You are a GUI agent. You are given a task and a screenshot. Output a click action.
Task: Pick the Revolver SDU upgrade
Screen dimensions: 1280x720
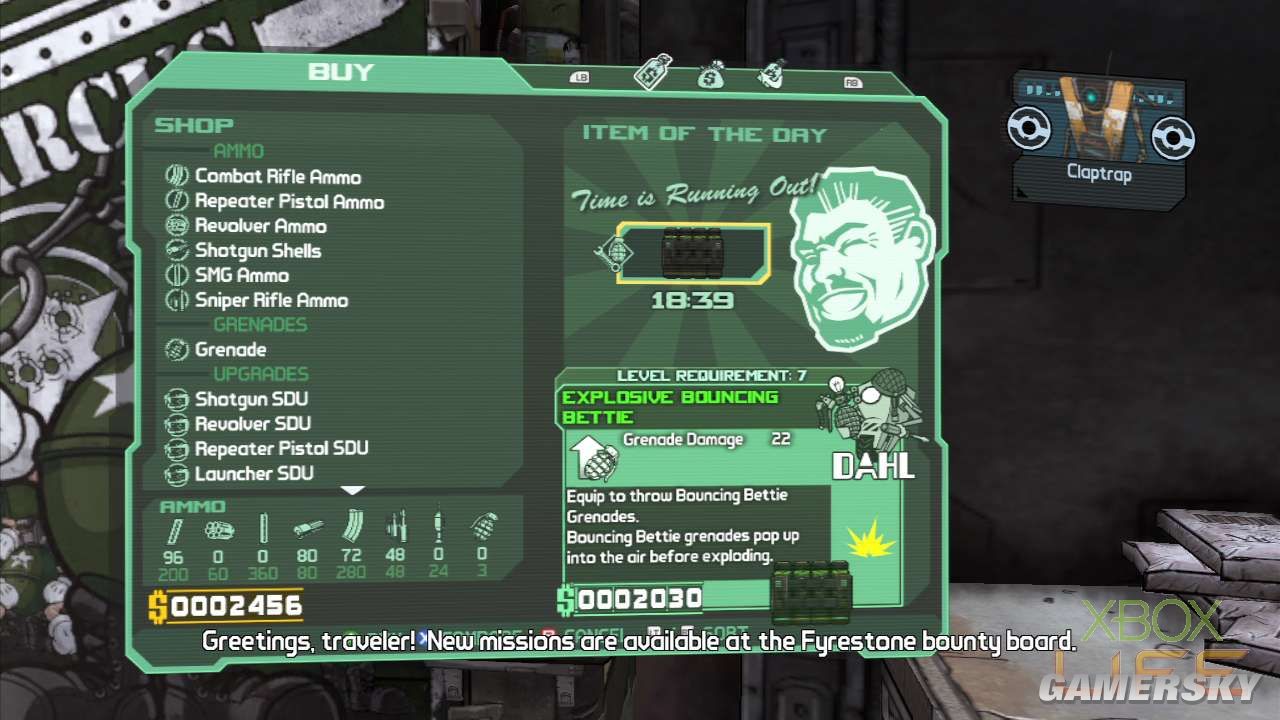[252, 423]
